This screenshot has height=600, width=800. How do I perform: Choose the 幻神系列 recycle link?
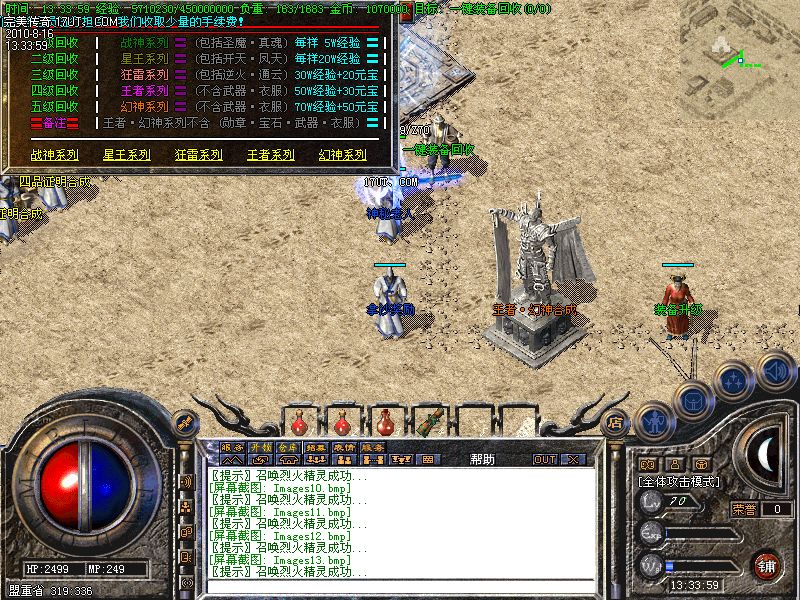[x=342, y=155]
